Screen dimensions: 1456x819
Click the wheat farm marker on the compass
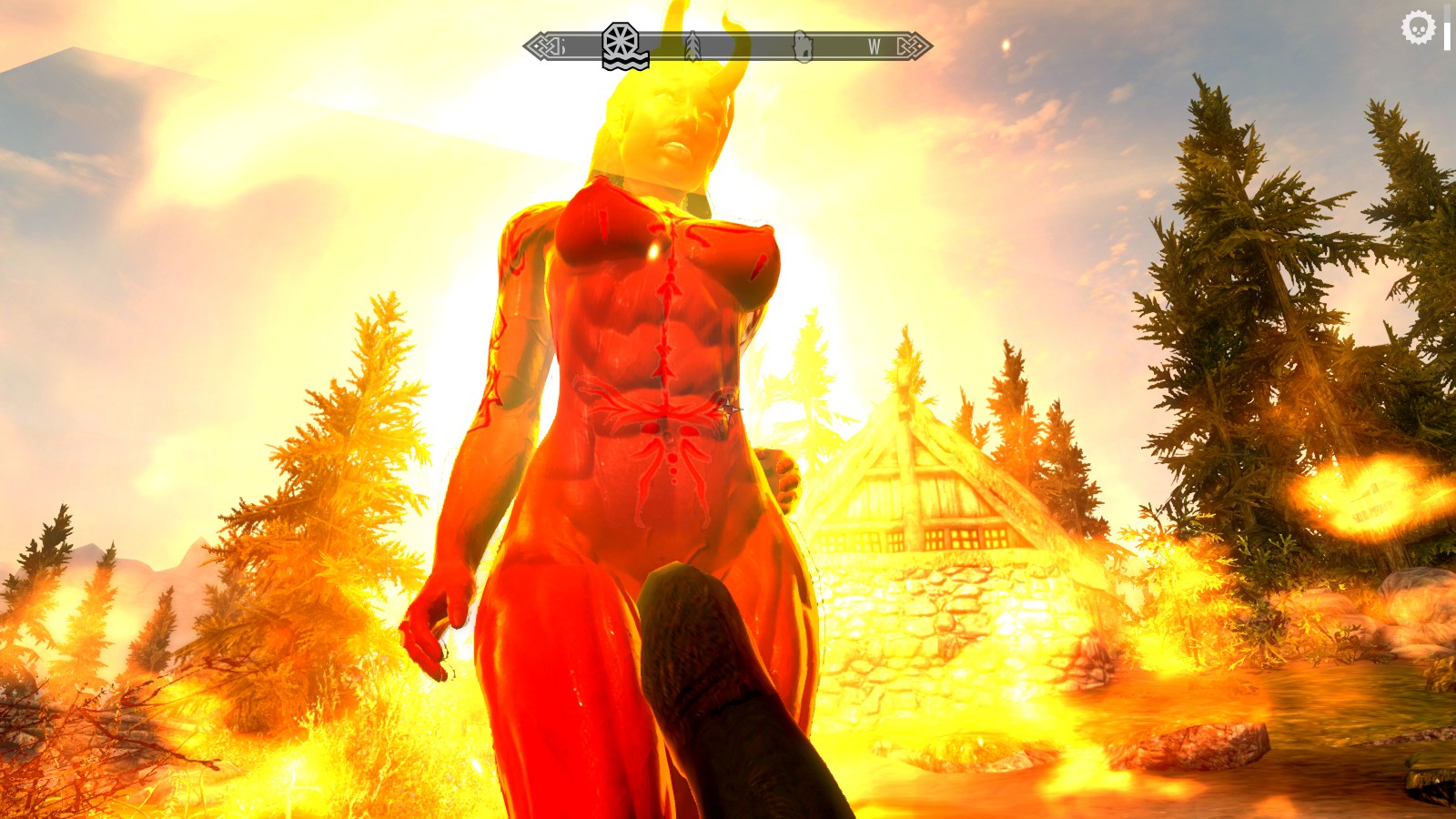(x=693, y=45)
